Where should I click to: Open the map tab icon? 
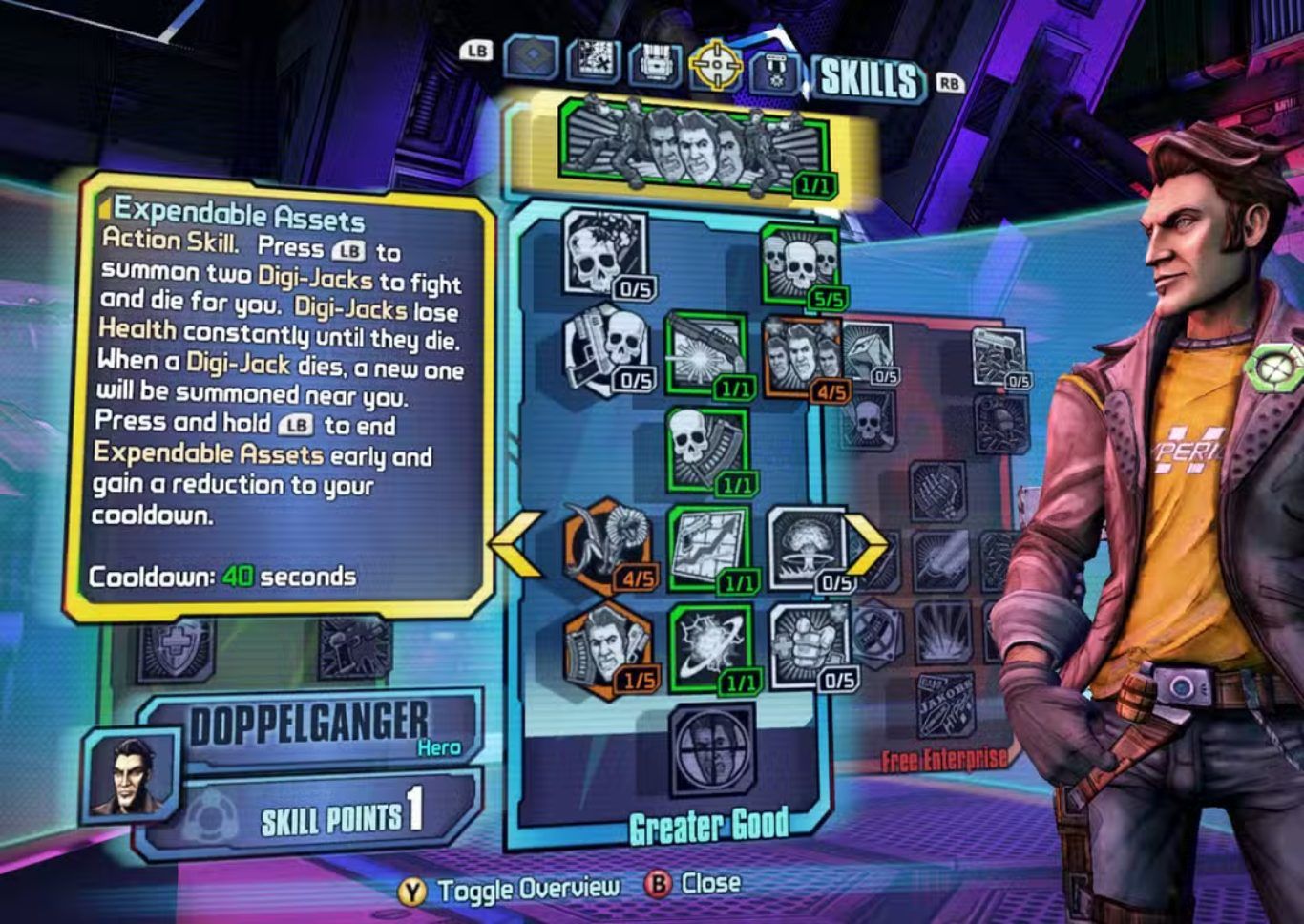click(594, 60)
